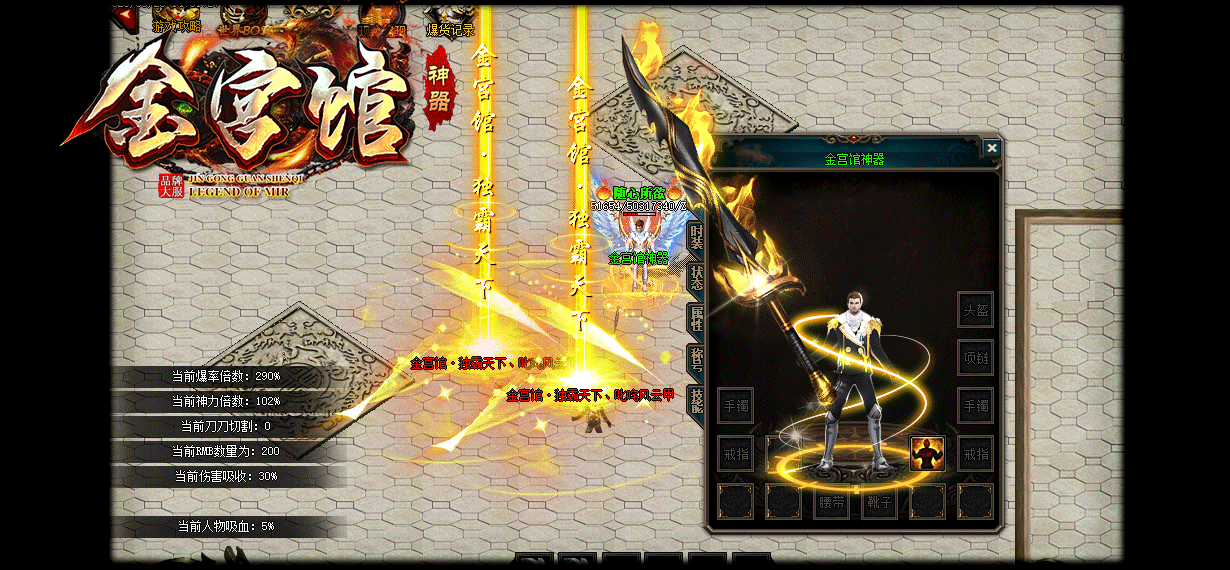The image size is (1230, 570).
Task: Select the 头盔 equipment slot
Action: (x=975, y=310)
